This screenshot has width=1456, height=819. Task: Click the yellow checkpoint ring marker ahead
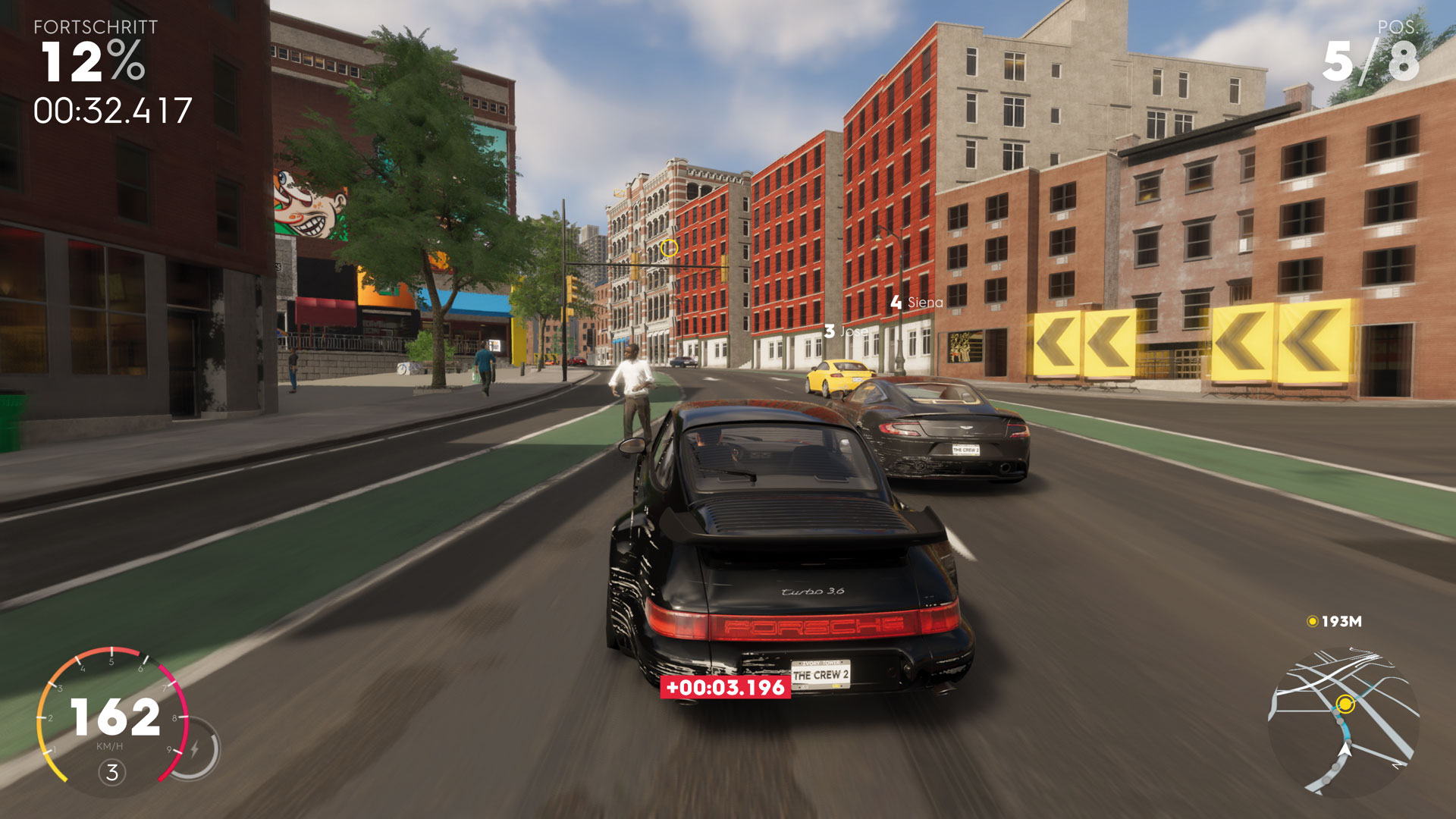[669, 248]
